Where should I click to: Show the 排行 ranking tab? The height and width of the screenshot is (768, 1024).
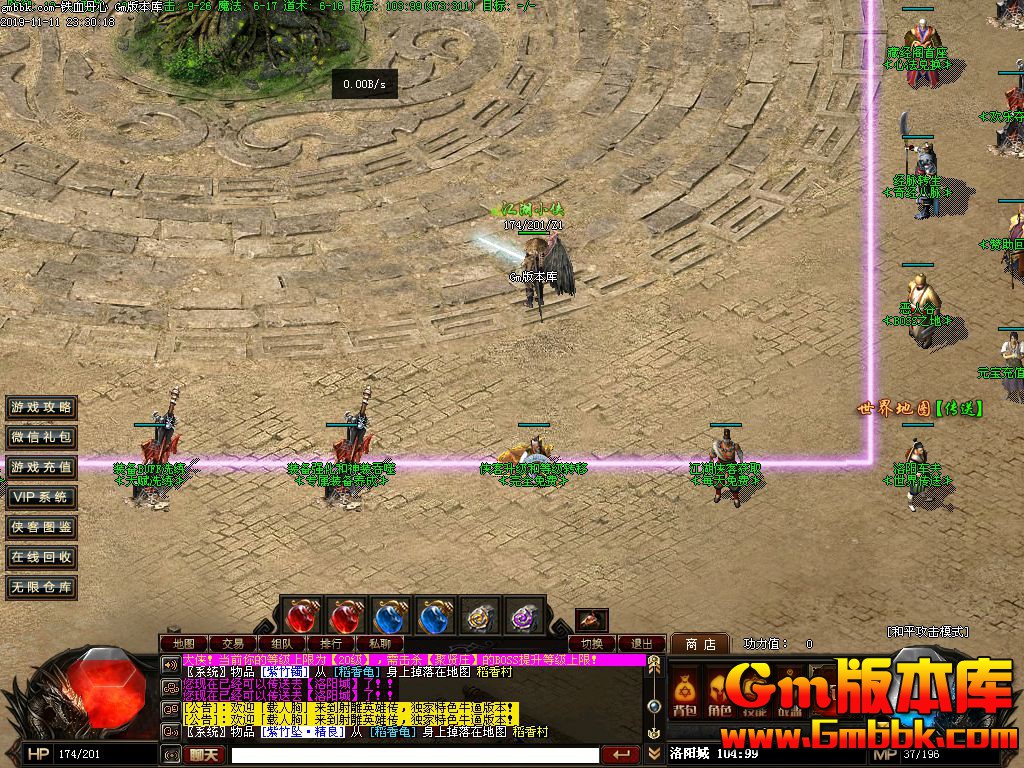[x=331, y=643]
